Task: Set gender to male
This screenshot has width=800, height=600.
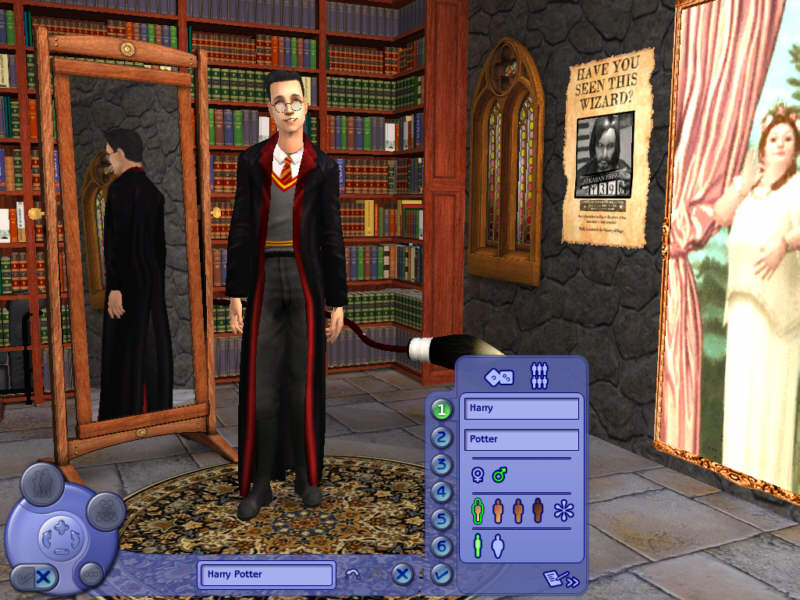Action: pos(499,475)
